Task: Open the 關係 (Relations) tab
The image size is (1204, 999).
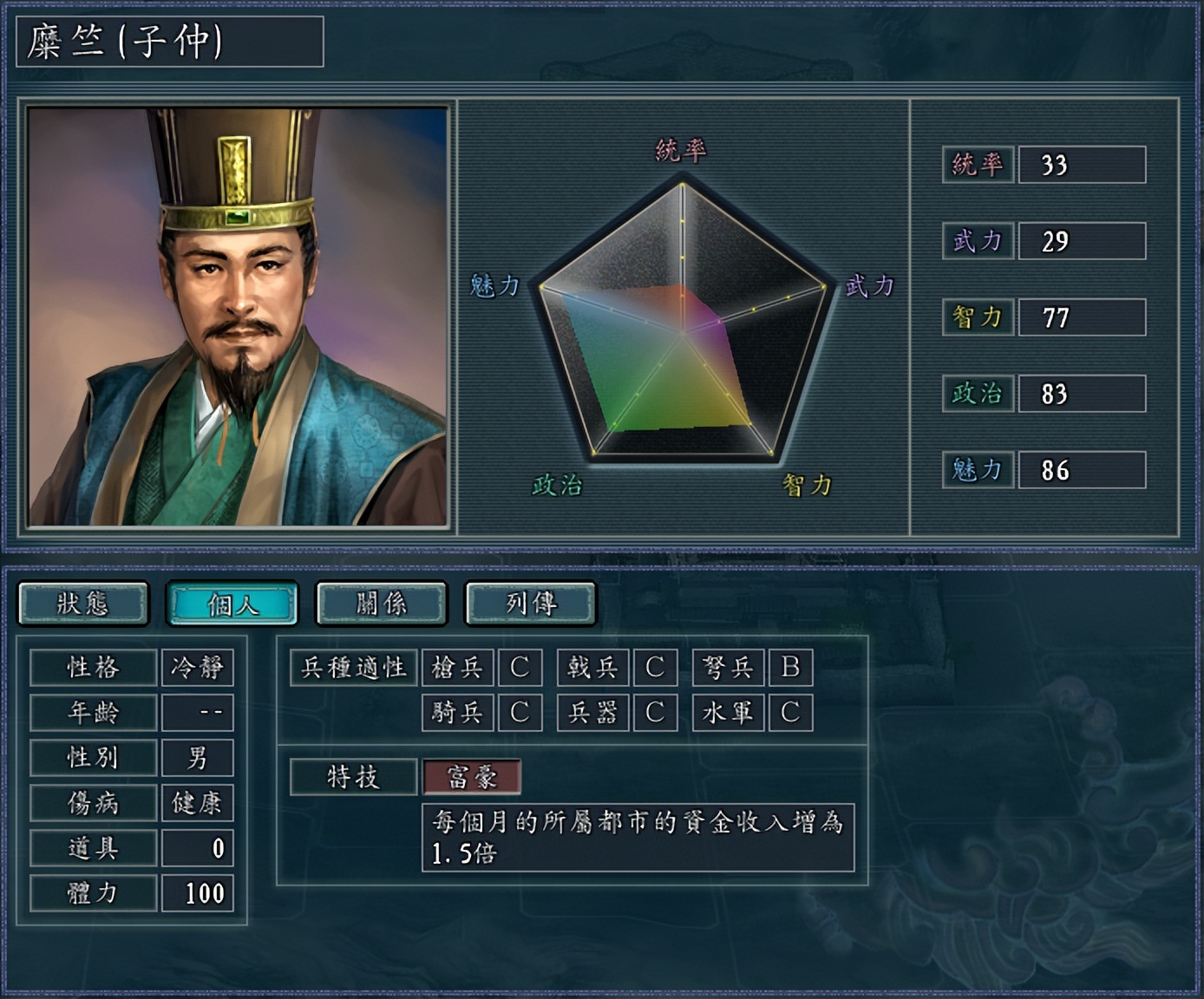Action: 382,603
